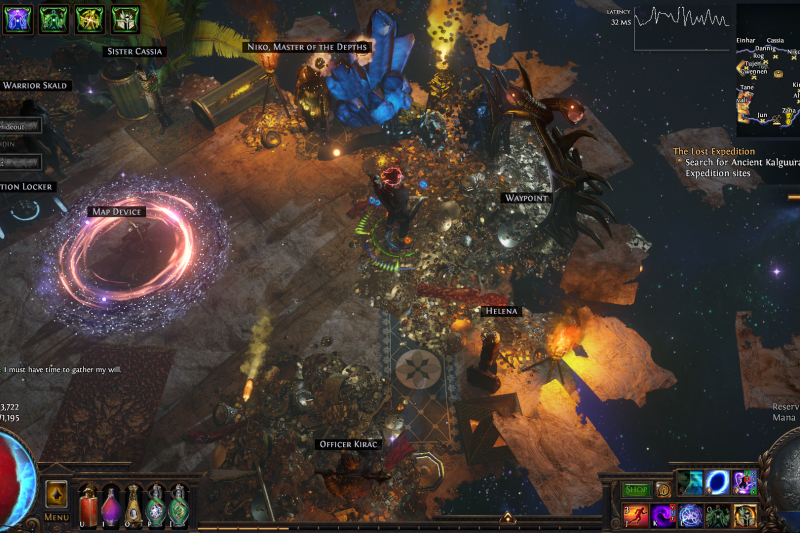Select the golden armoured helmet skill
The image size is (800, 533).
(743, 516)
